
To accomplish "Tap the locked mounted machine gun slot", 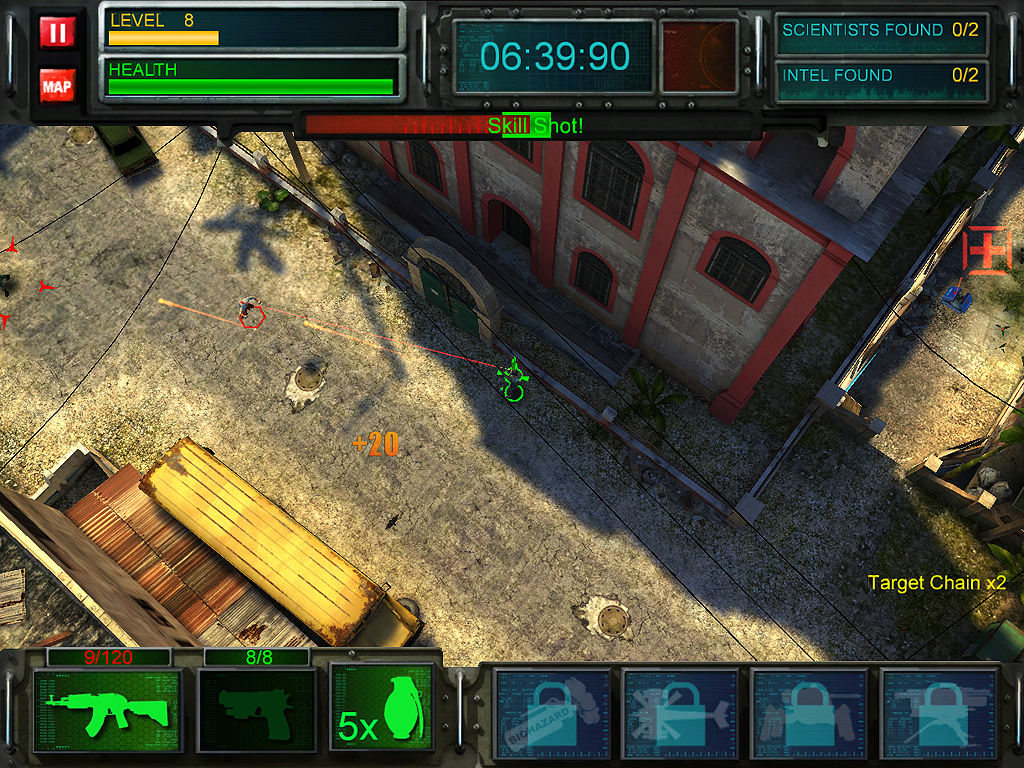I will pos(936,711).
